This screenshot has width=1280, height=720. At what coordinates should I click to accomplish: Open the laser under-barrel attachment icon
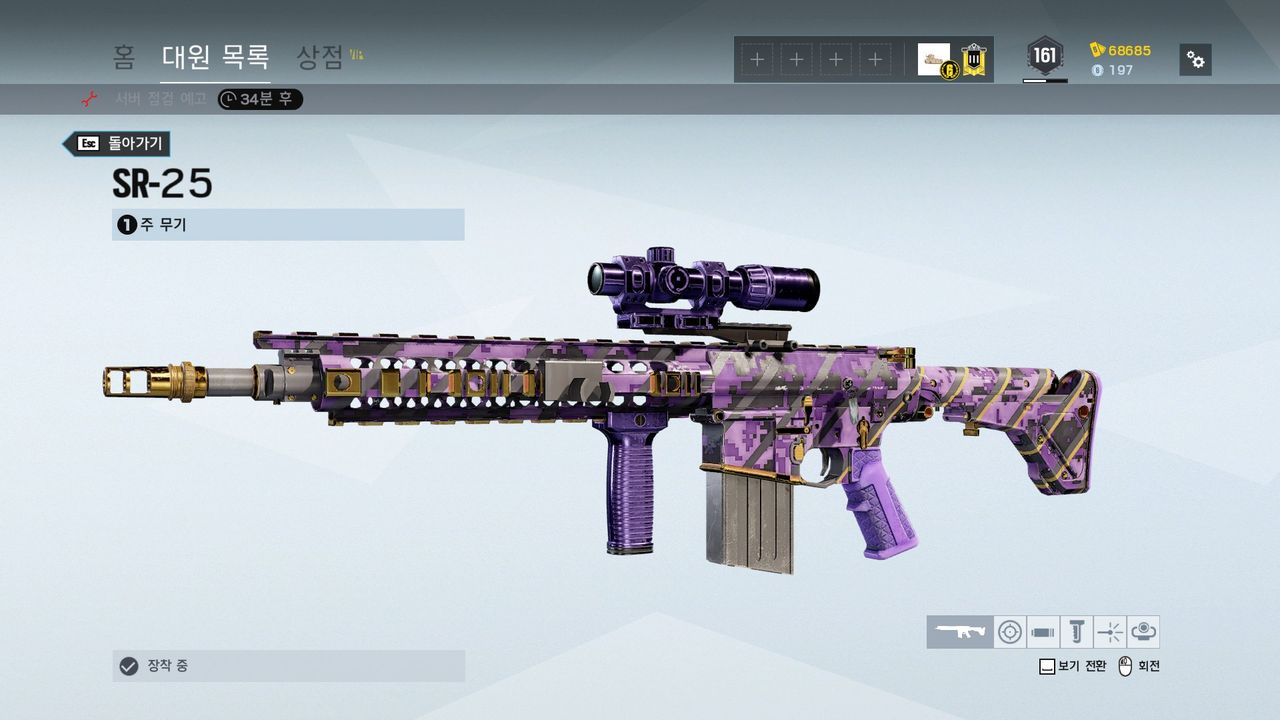click(x=1110, y=632)
